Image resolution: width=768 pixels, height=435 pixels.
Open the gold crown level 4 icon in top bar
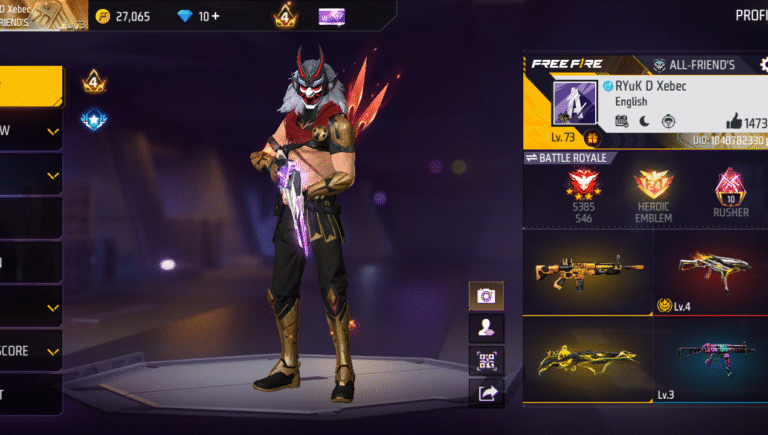285,16
